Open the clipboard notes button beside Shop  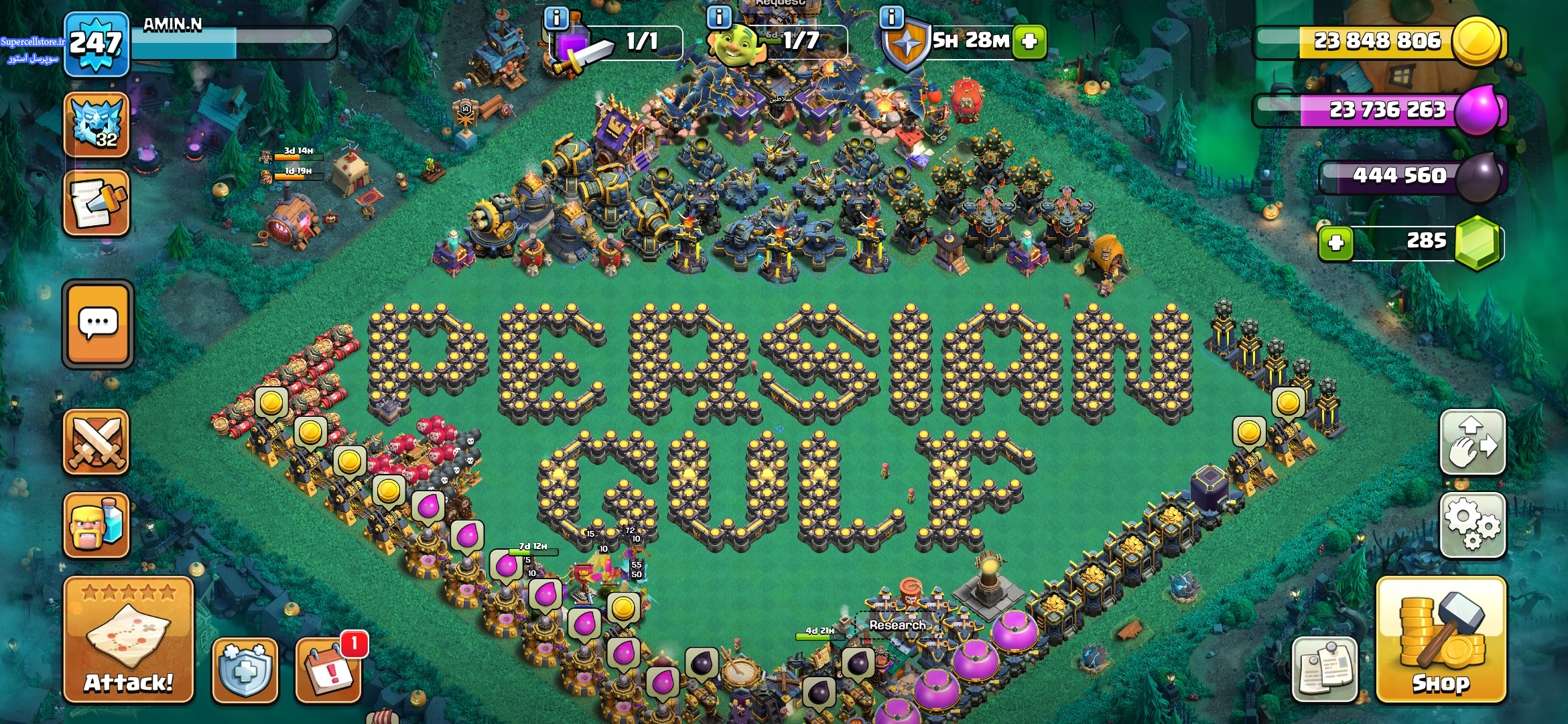point(1324,669)
